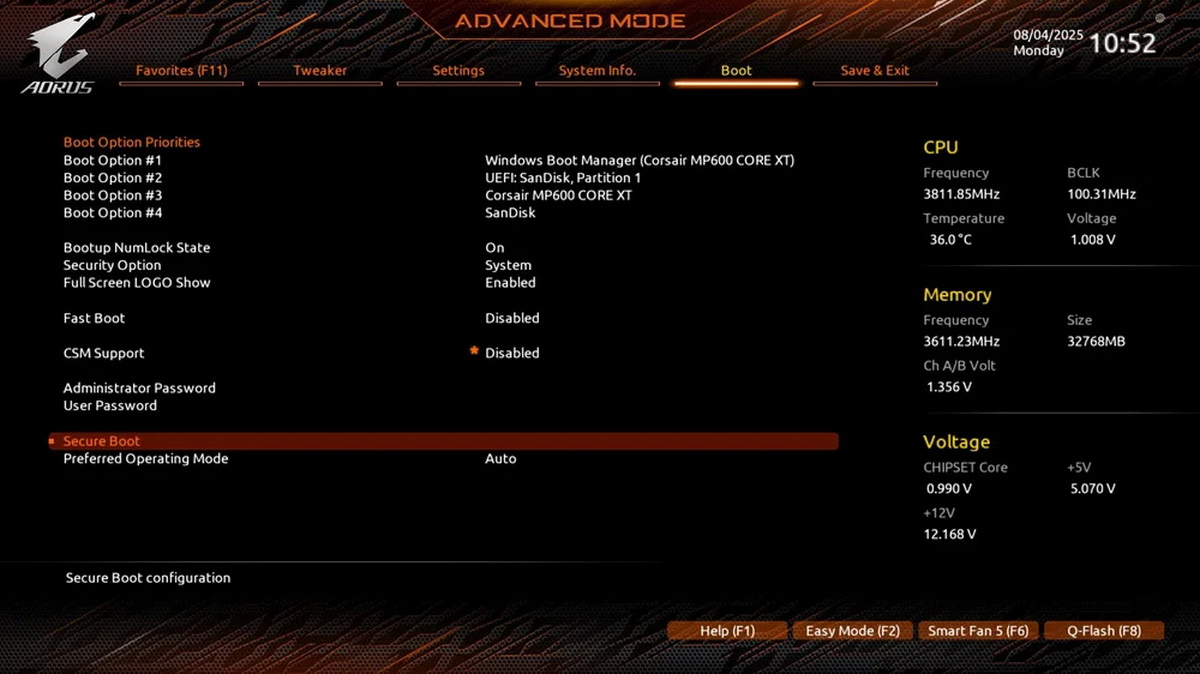
Task: Open the Tweaker tab
Action: (320, 71)
